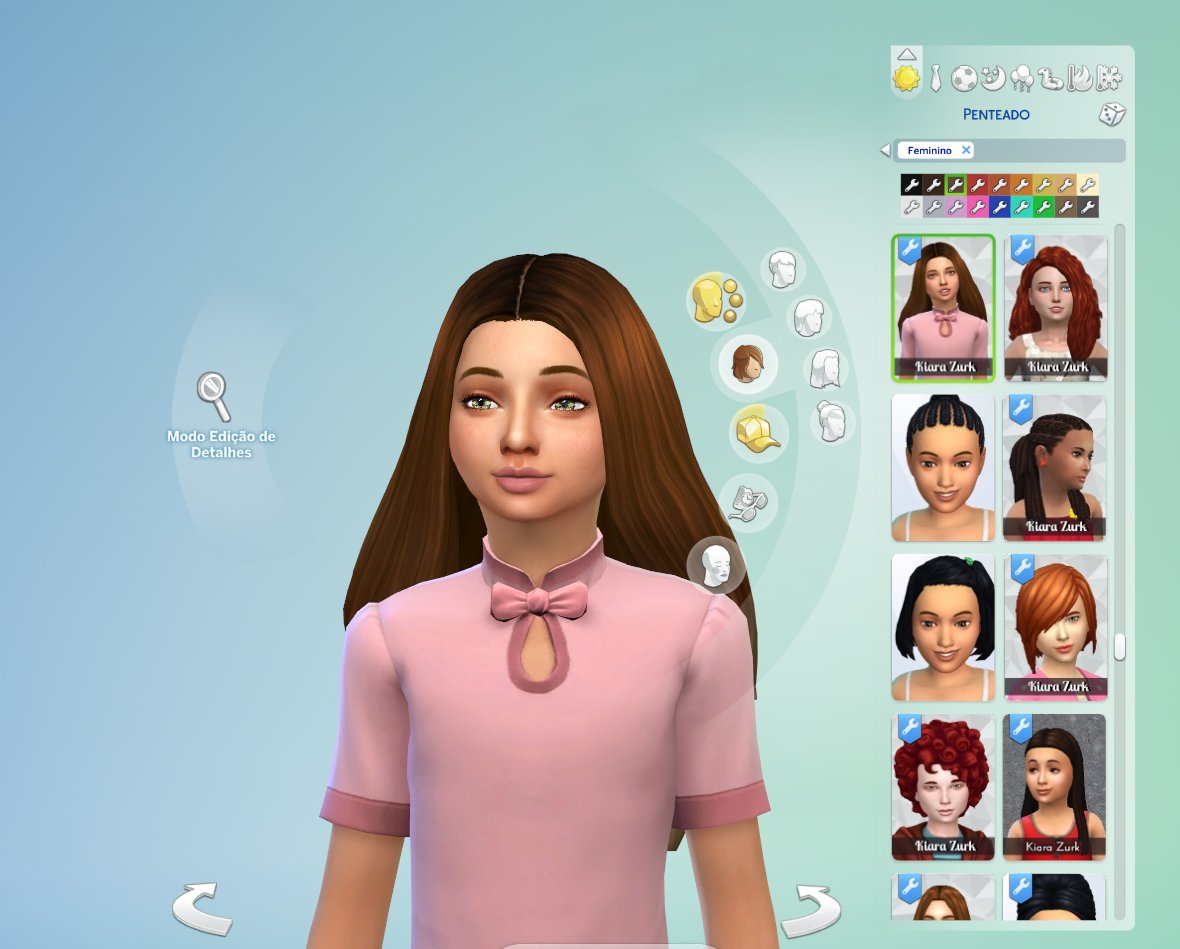1180x949 pixels.
Task: Filter hairstyles by updo bun length
Action: click(x=831, y=421)
